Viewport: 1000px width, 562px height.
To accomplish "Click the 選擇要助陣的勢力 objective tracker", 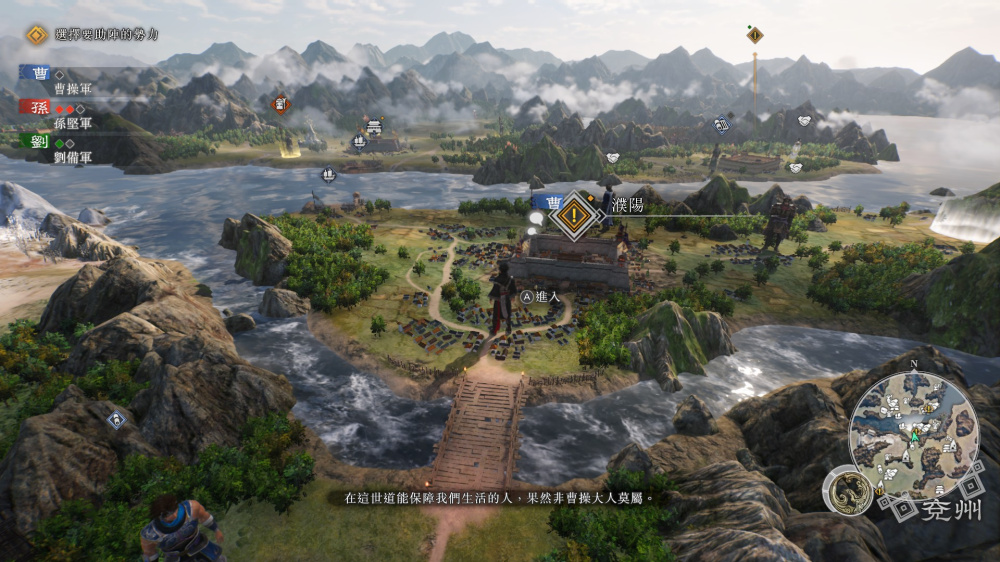I will pos(96,35).
